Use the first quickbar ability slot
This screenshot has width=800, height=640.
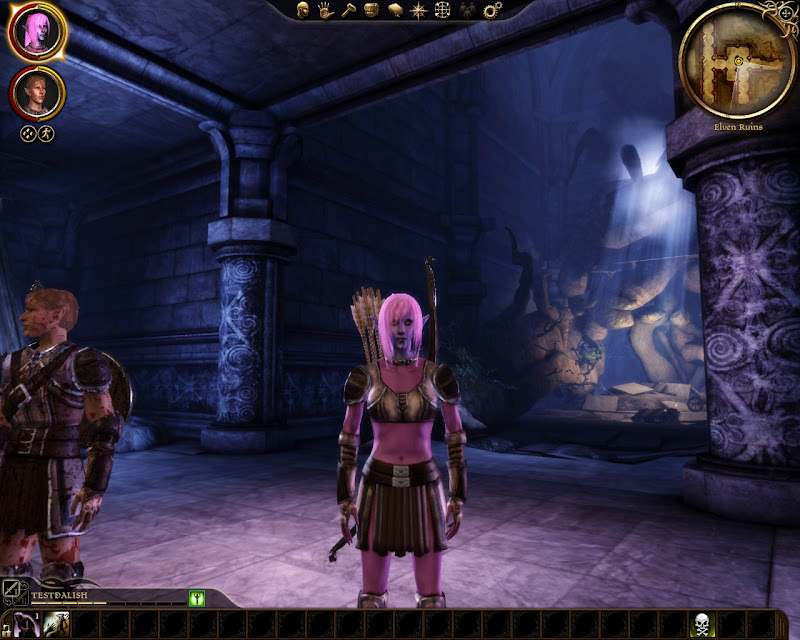pos(24,626)
